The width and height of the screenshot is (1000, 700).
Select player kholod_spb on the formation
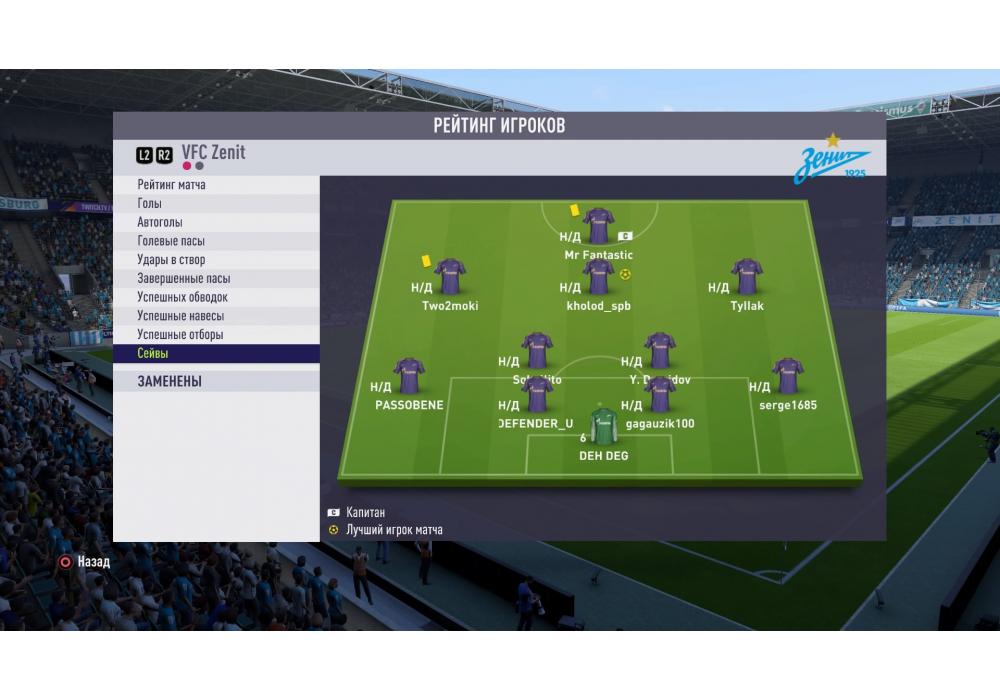click(598, 276)
